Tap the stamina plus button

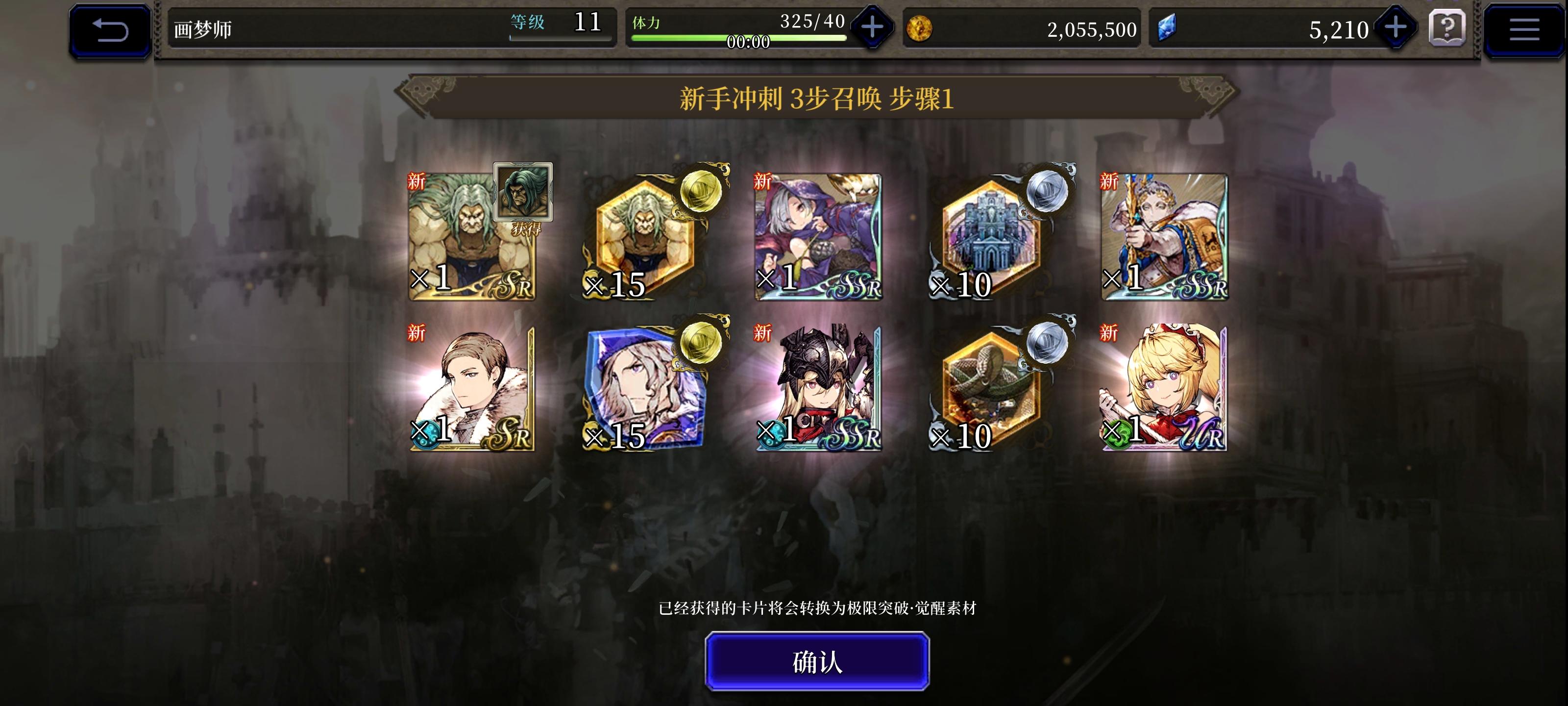tap(872, 27)
